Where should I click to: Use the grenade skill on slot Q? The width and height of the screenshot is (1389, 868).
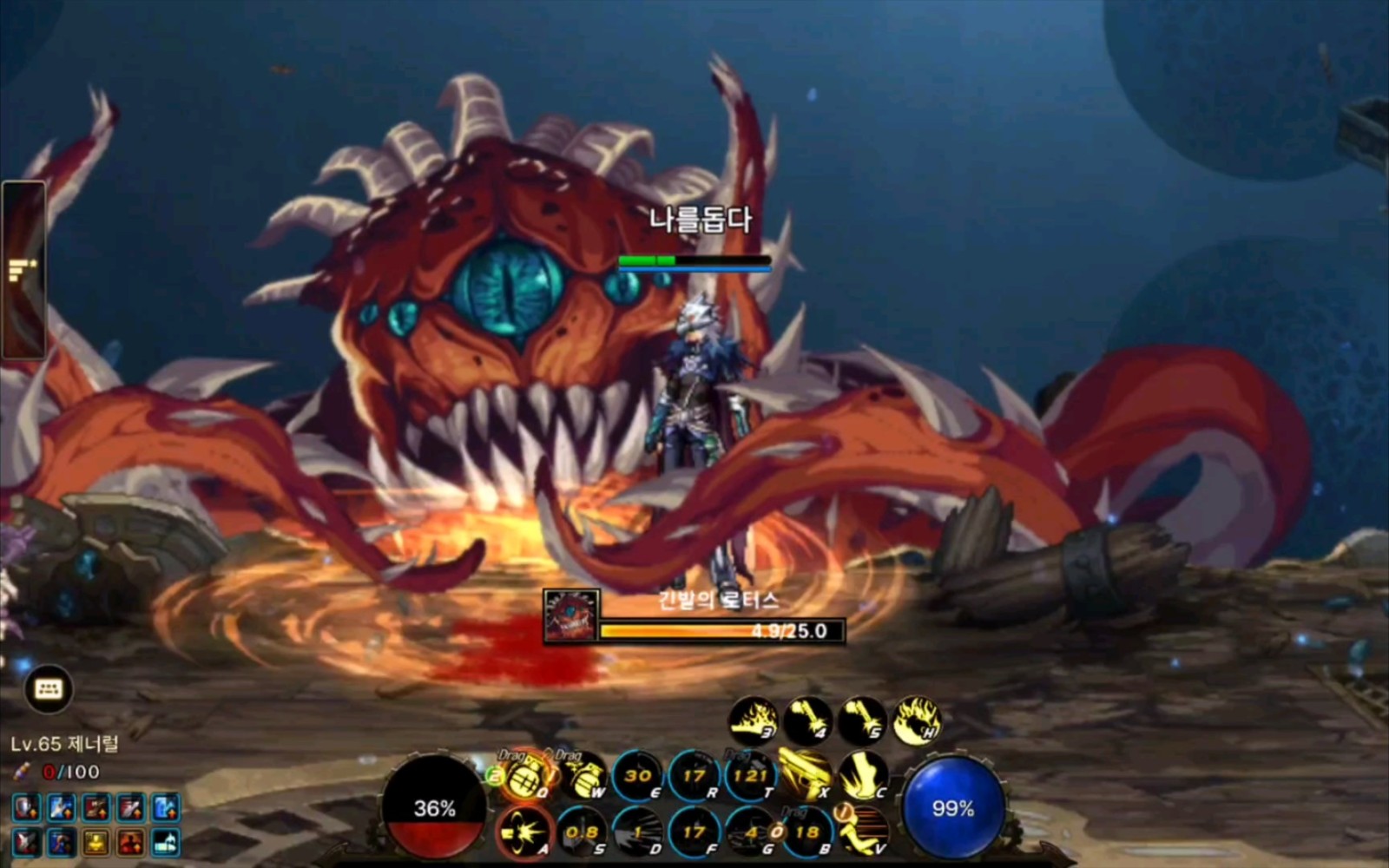(x=525, y=775)
